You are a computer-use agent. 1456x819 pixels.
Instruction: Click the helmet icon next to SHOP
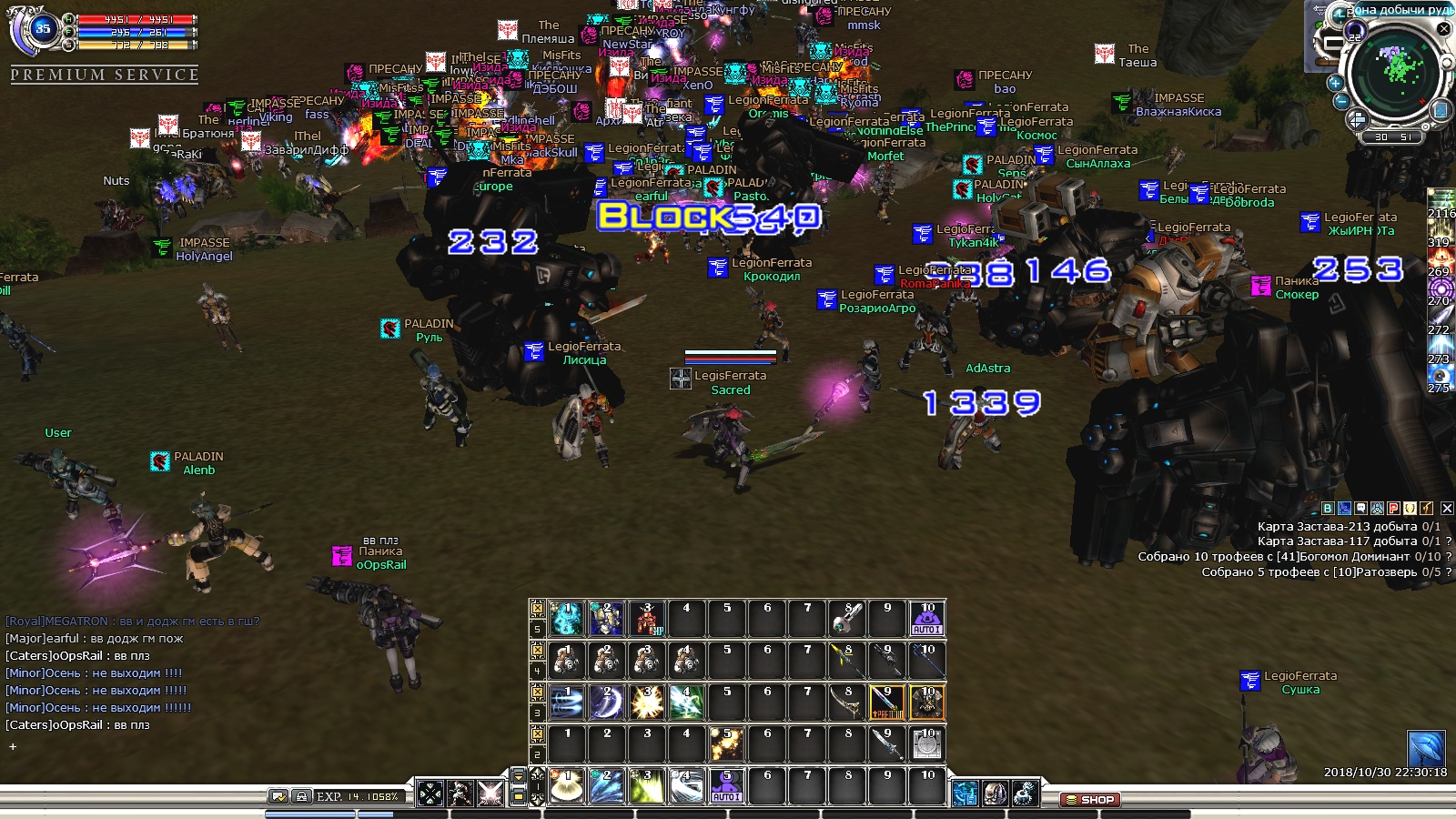[996, 794]
